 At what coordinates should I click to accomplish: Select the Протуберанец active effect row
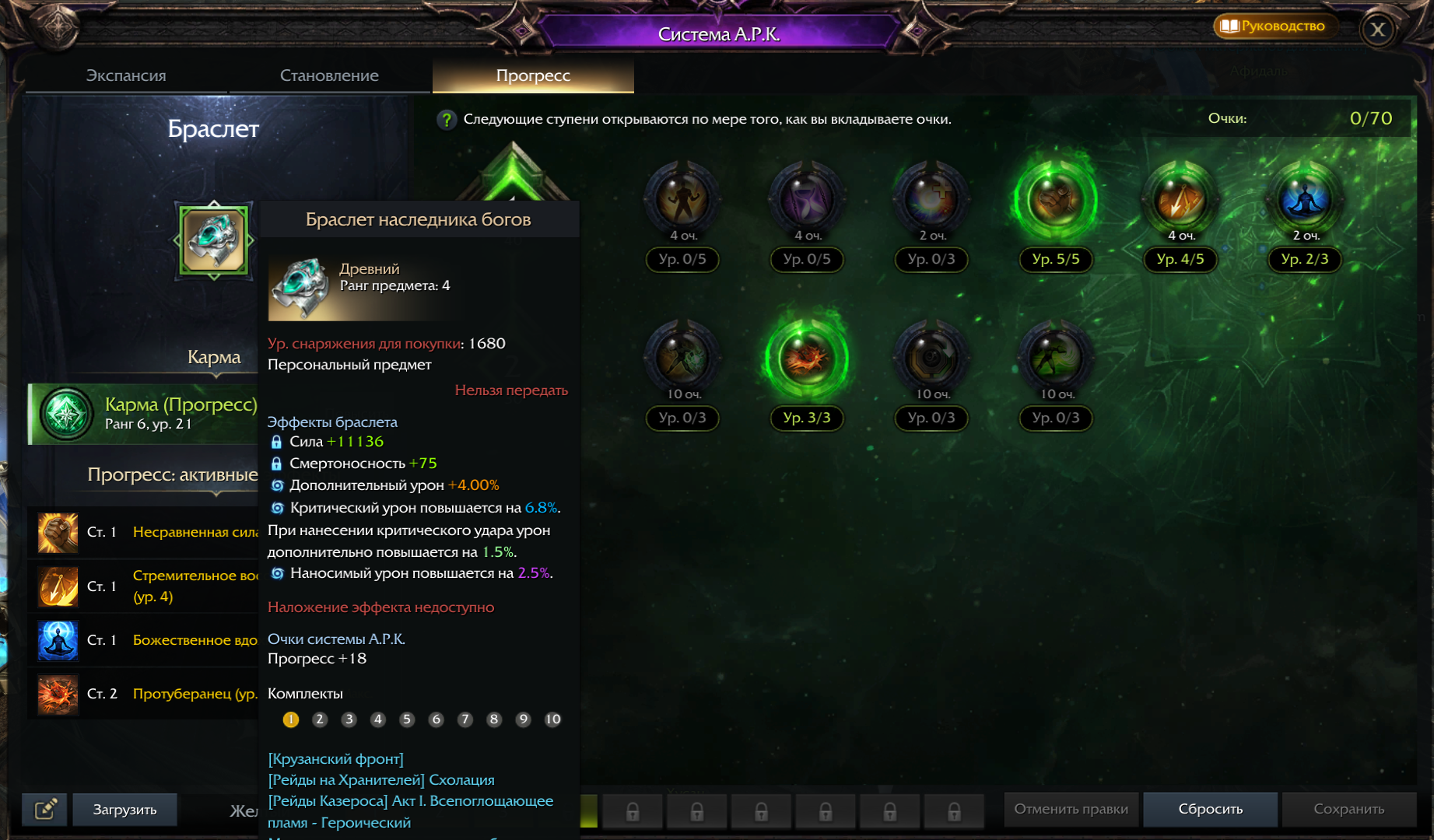(x=144, y=694)
